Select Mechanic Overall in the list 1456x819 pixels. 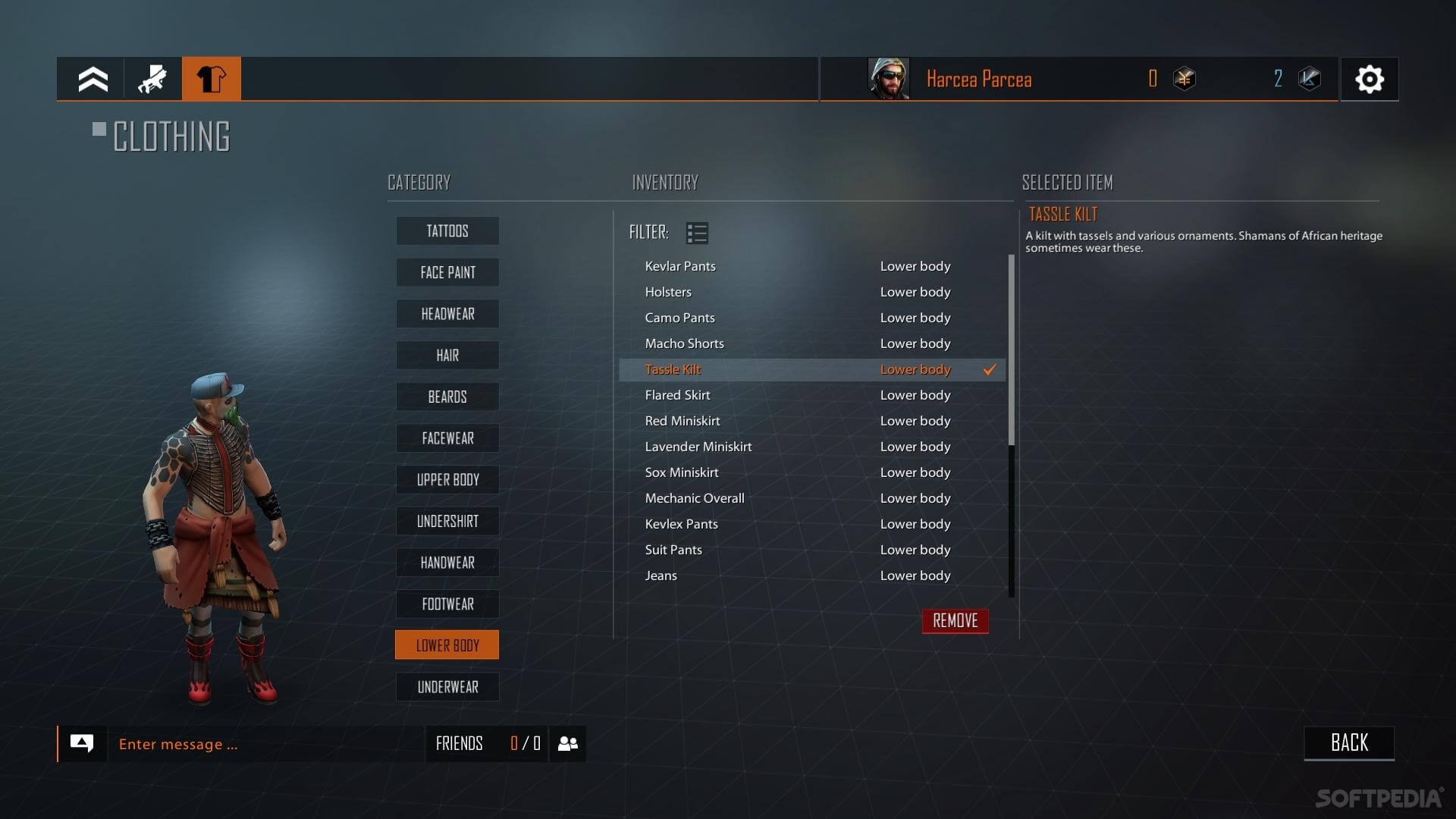coord(694,498)
